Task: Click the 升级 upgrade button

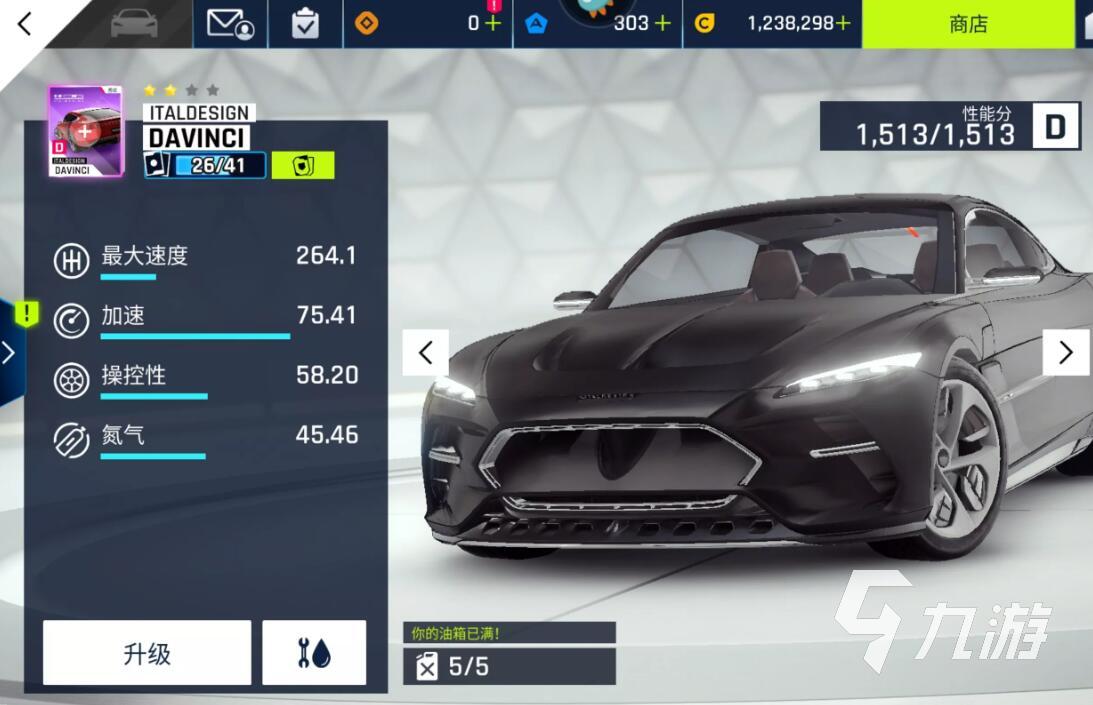Action: pyautogui.click(x=147, y=653)
